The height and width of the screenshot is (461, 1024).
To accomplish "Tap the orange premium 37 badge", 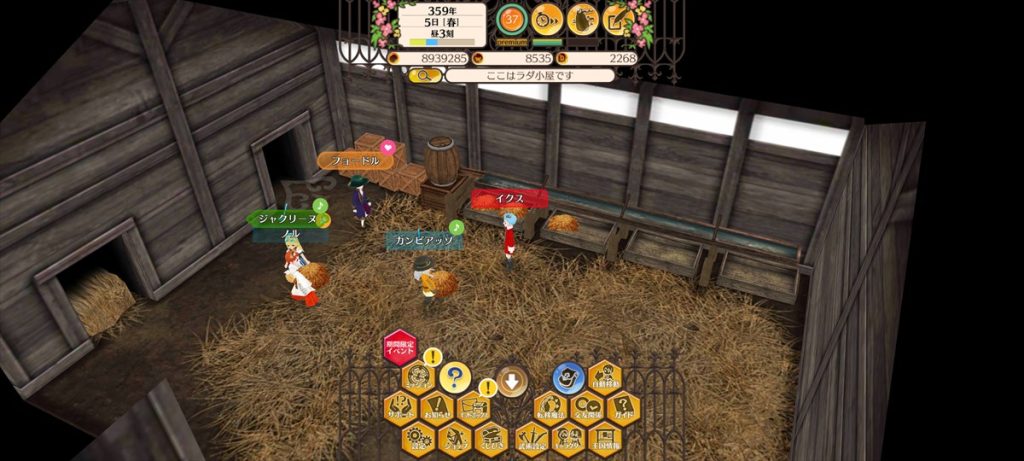I will pos(512,18).
